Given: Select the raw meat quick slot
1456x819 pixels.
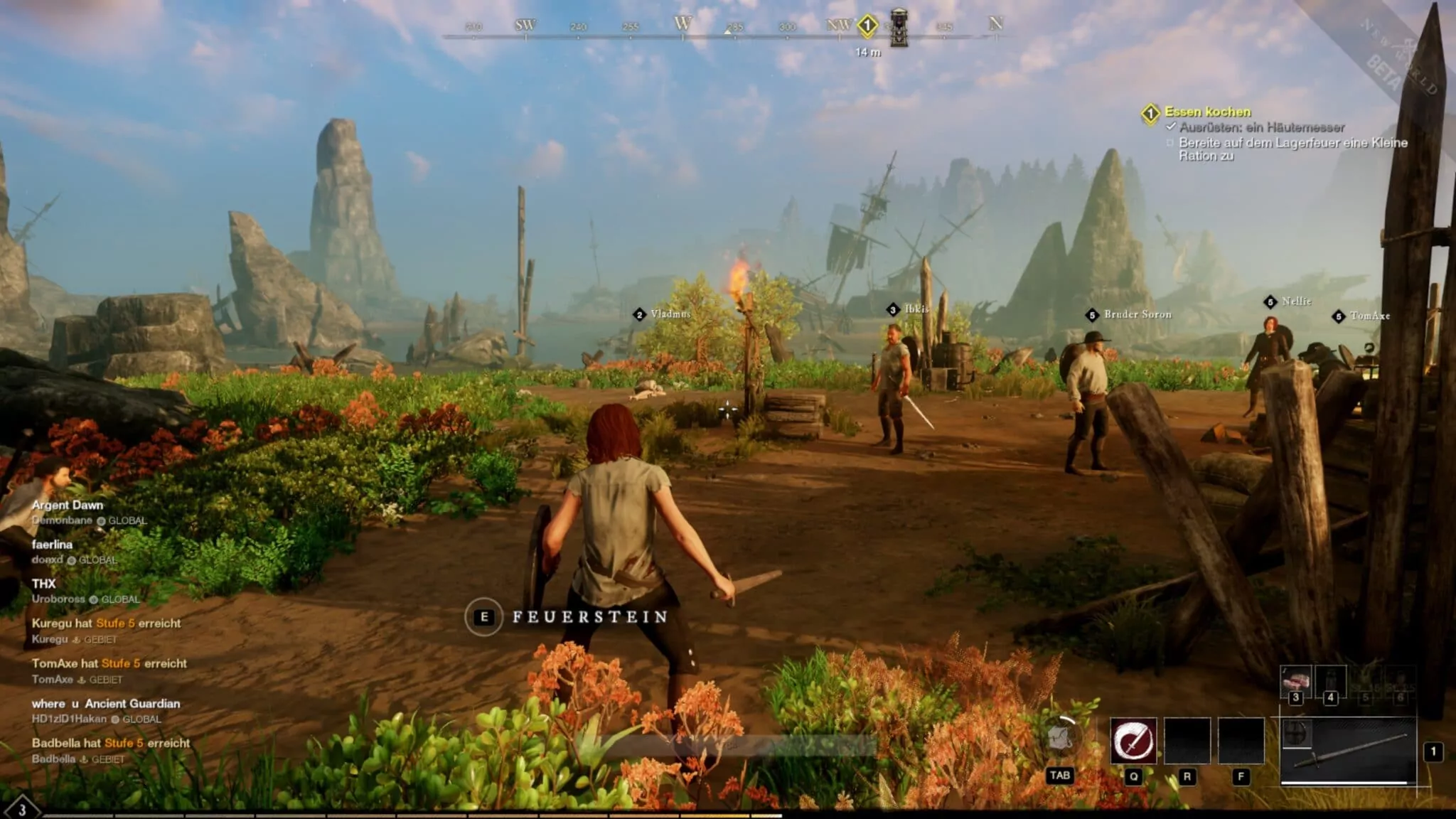Looking at the screenshot, I should [x=1295, y=682].
